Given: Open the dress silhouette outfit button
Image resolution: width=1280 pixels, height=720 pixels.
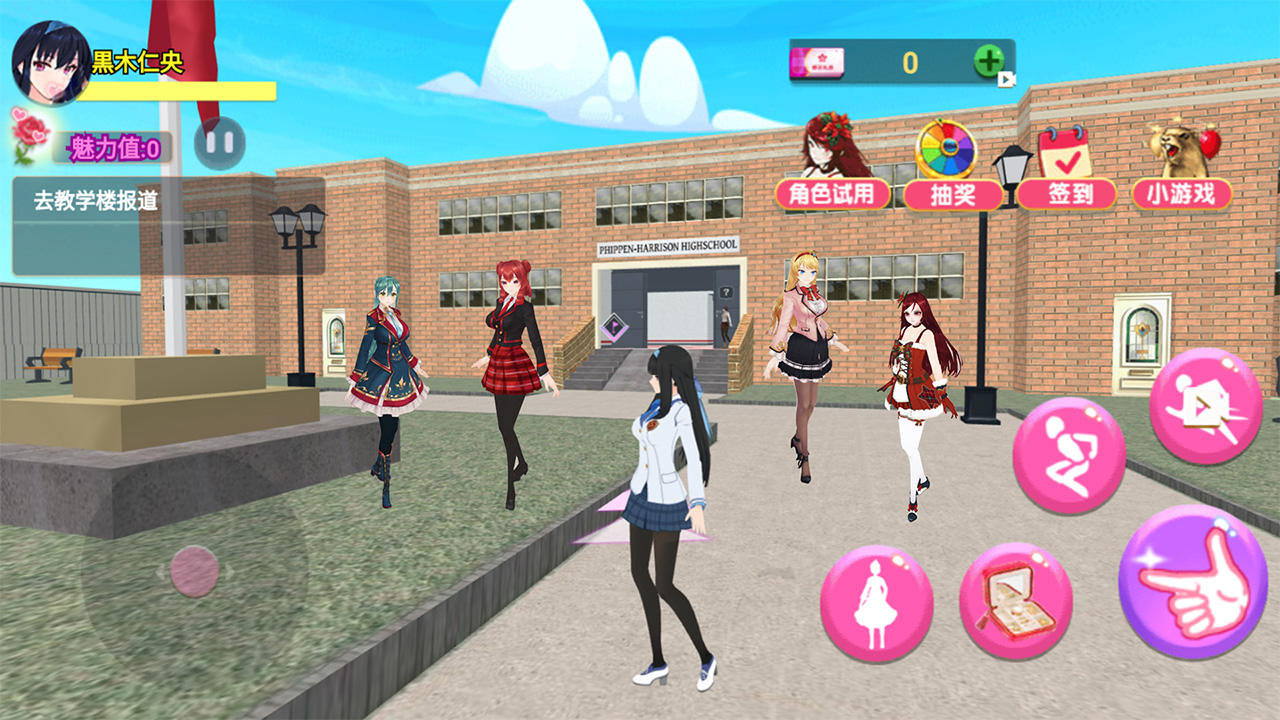Looking at the screenshot, I should [876, 603].
